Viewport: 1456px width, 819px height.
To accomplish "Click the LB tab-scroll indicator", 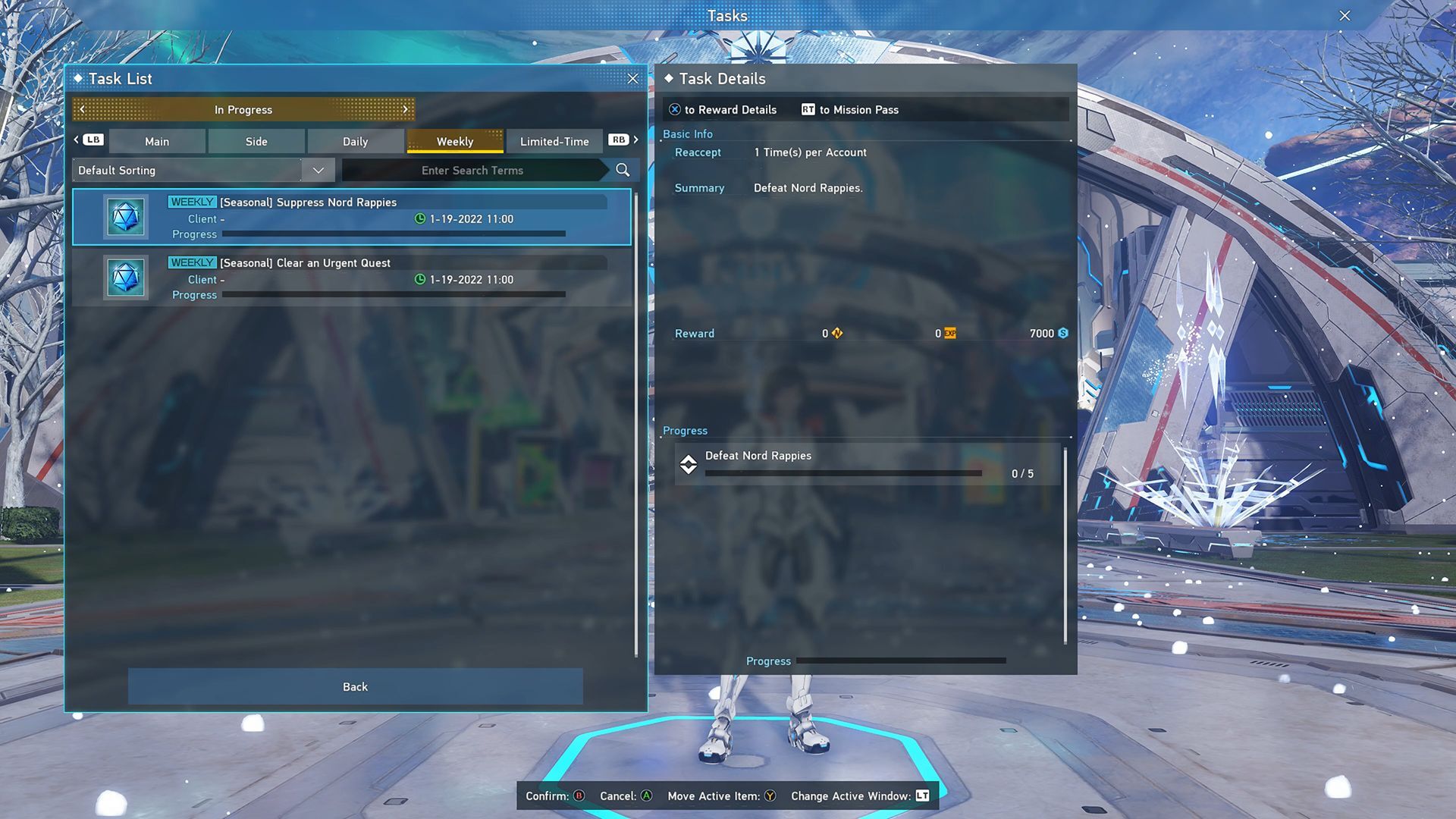I will pos(92,140).
